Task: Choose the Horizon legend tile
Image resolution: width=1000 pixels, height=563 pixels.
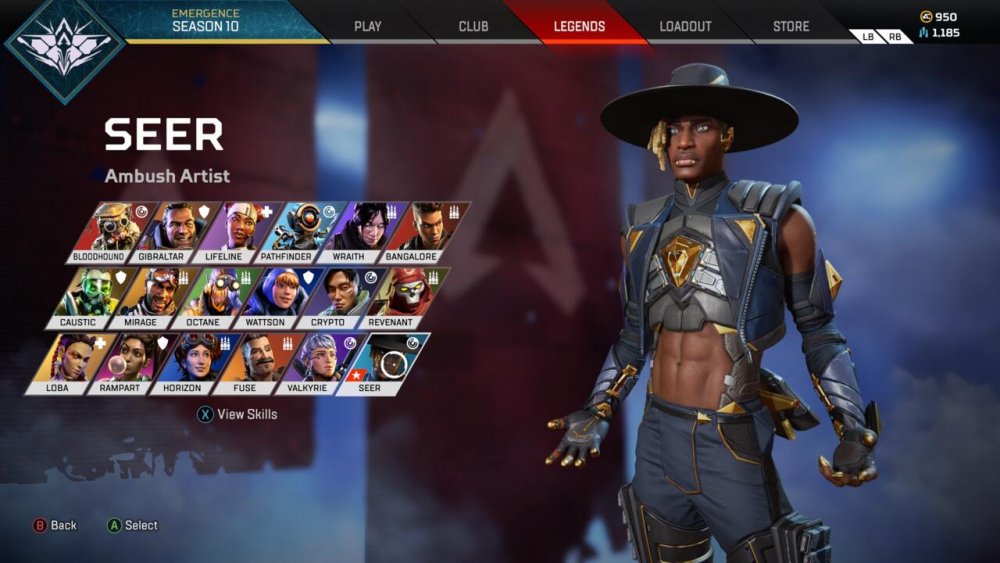Action: 188,363
